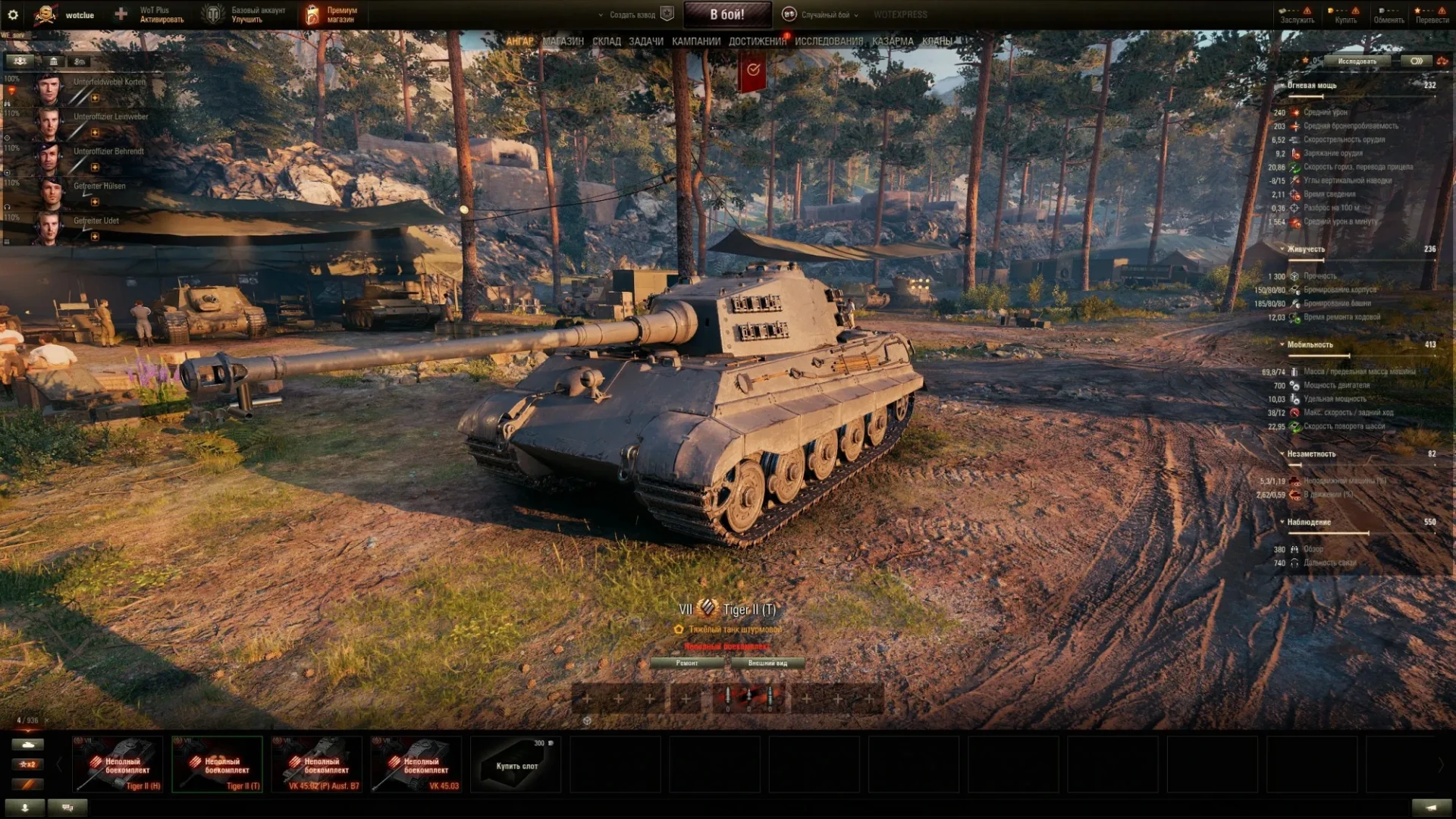Start battle with the В бой! button

(x=726, y=14)
